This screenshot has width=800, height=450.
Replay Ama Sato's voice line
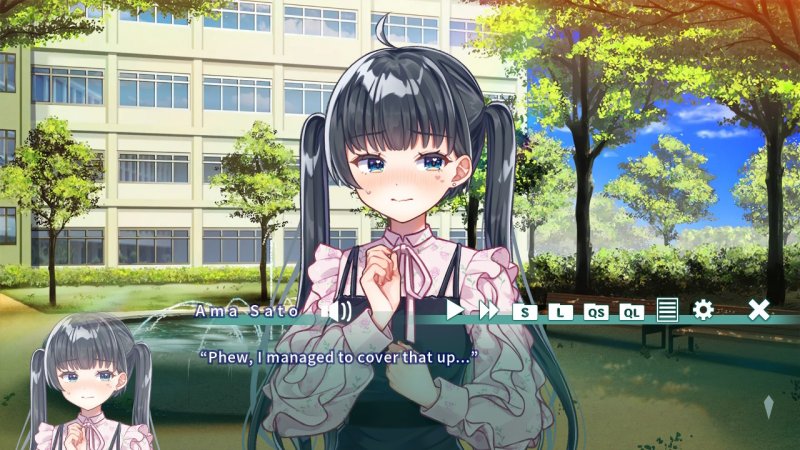pyautogui.click(x=337, y=311)
